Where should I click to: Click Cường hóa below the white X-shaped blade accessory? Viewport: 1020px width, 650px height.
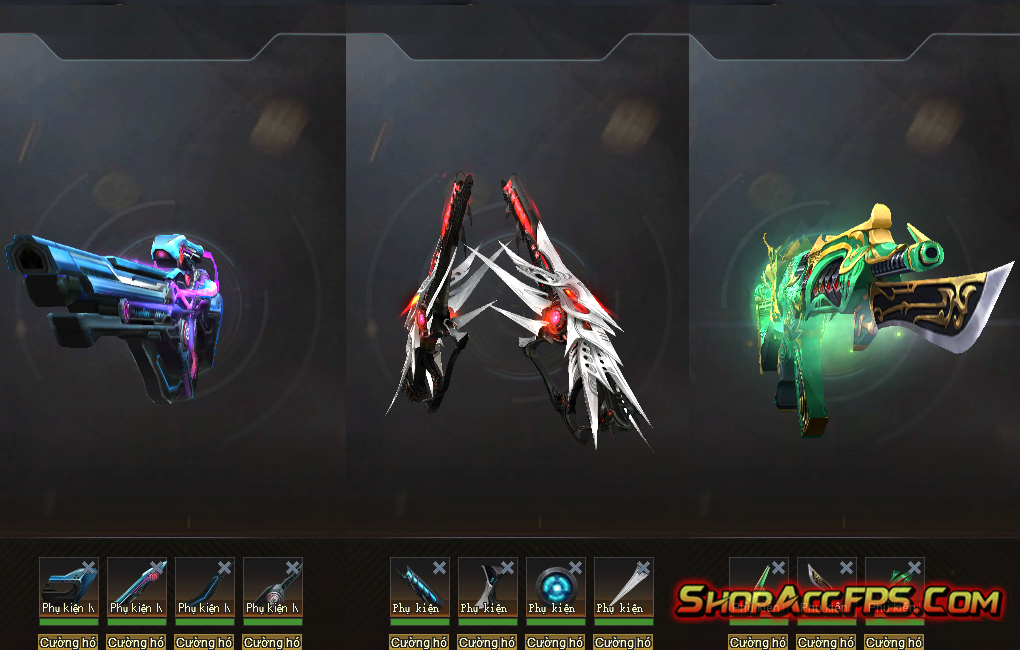487,642
